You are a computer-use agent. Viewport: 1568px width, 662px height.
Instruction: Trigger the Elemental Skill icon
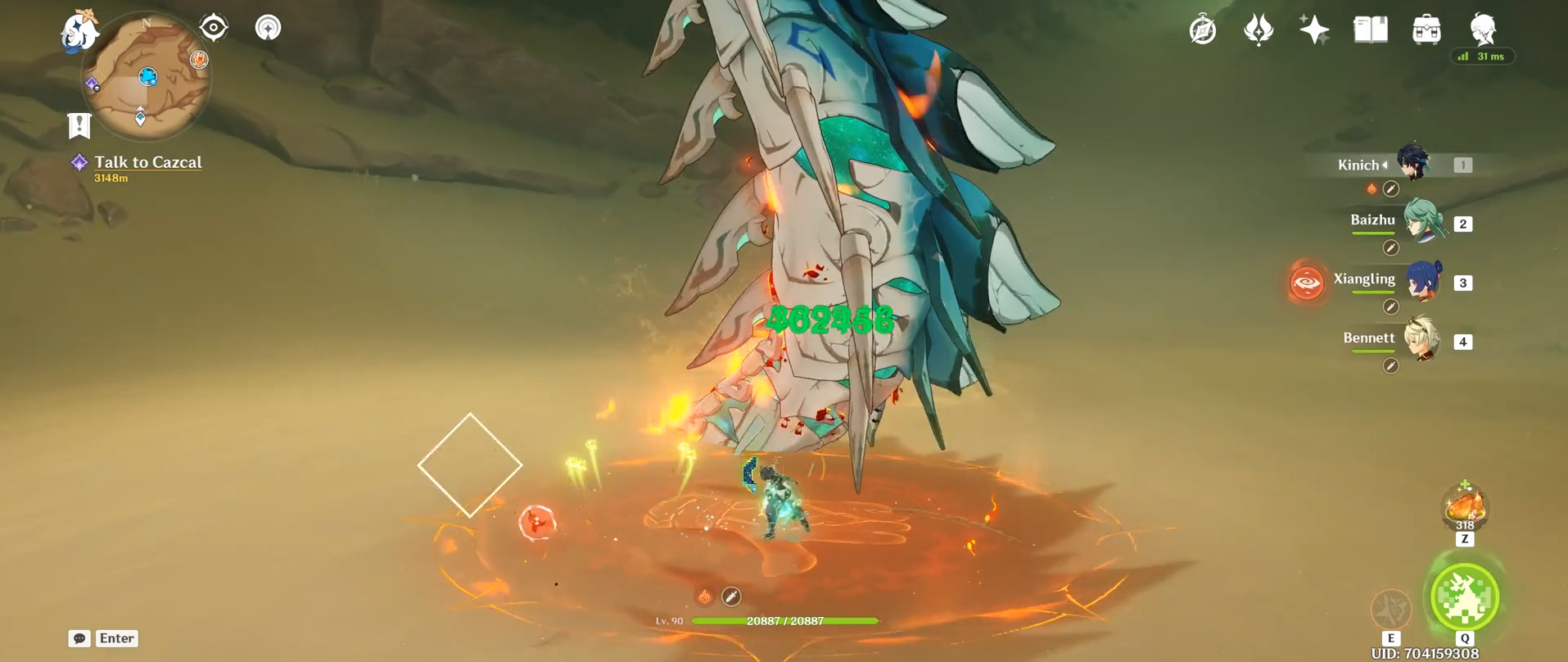click(x=1391, y=609)
